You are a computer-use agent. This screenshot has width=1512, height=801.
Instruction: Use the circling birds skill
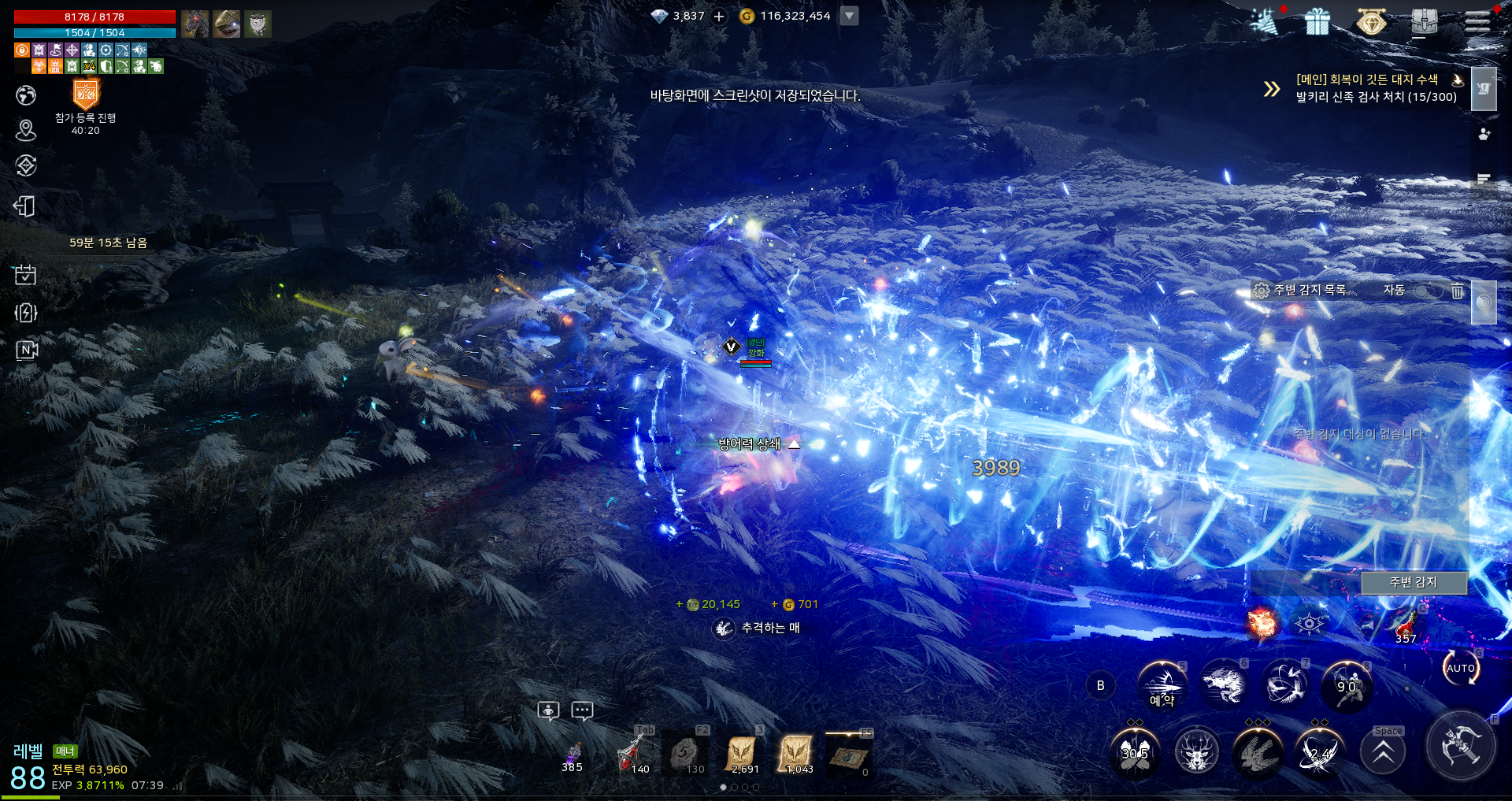1285,684
